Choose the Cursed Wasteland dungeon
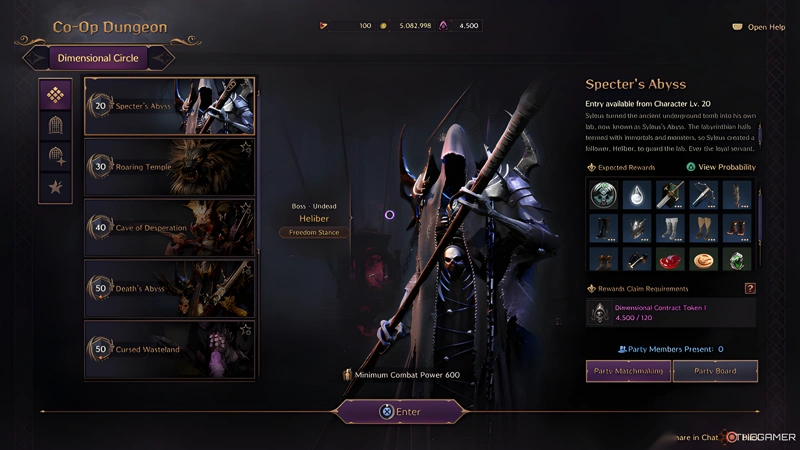 tap(168, 349)
